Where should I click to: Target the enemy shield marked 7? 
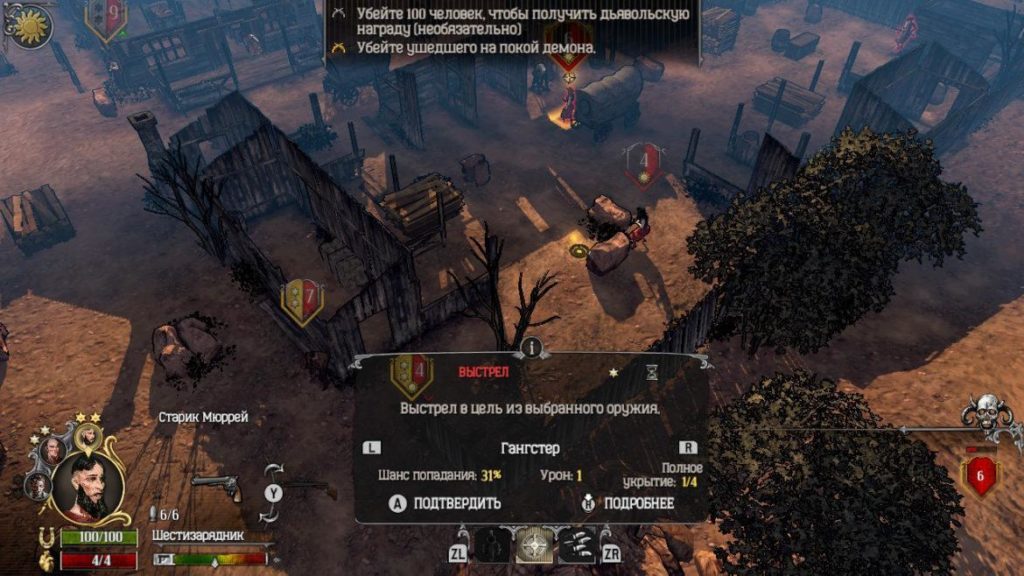point(301,298)
